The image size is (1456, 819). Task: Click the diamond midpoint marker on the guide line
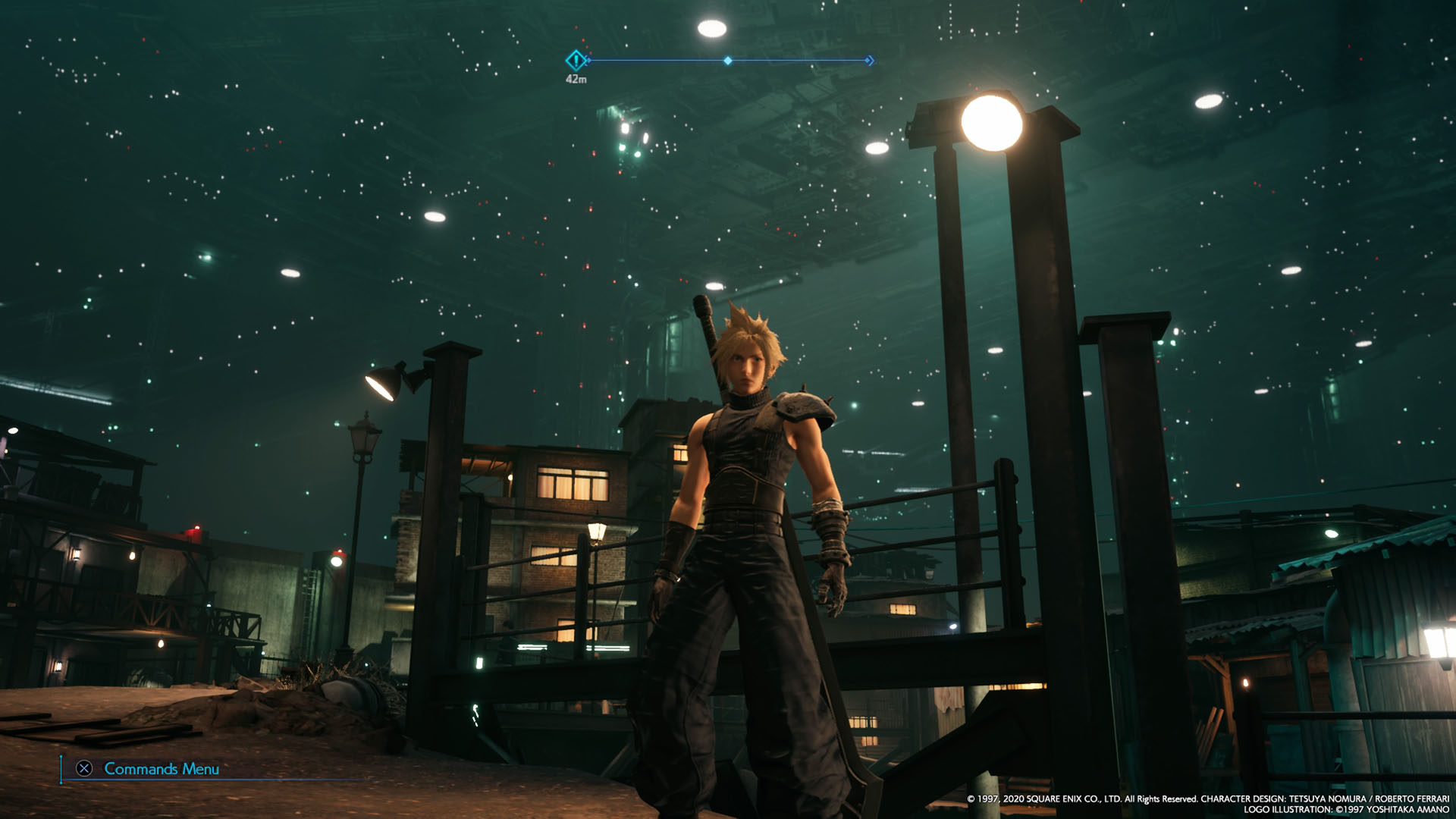(x=726, y=60)
